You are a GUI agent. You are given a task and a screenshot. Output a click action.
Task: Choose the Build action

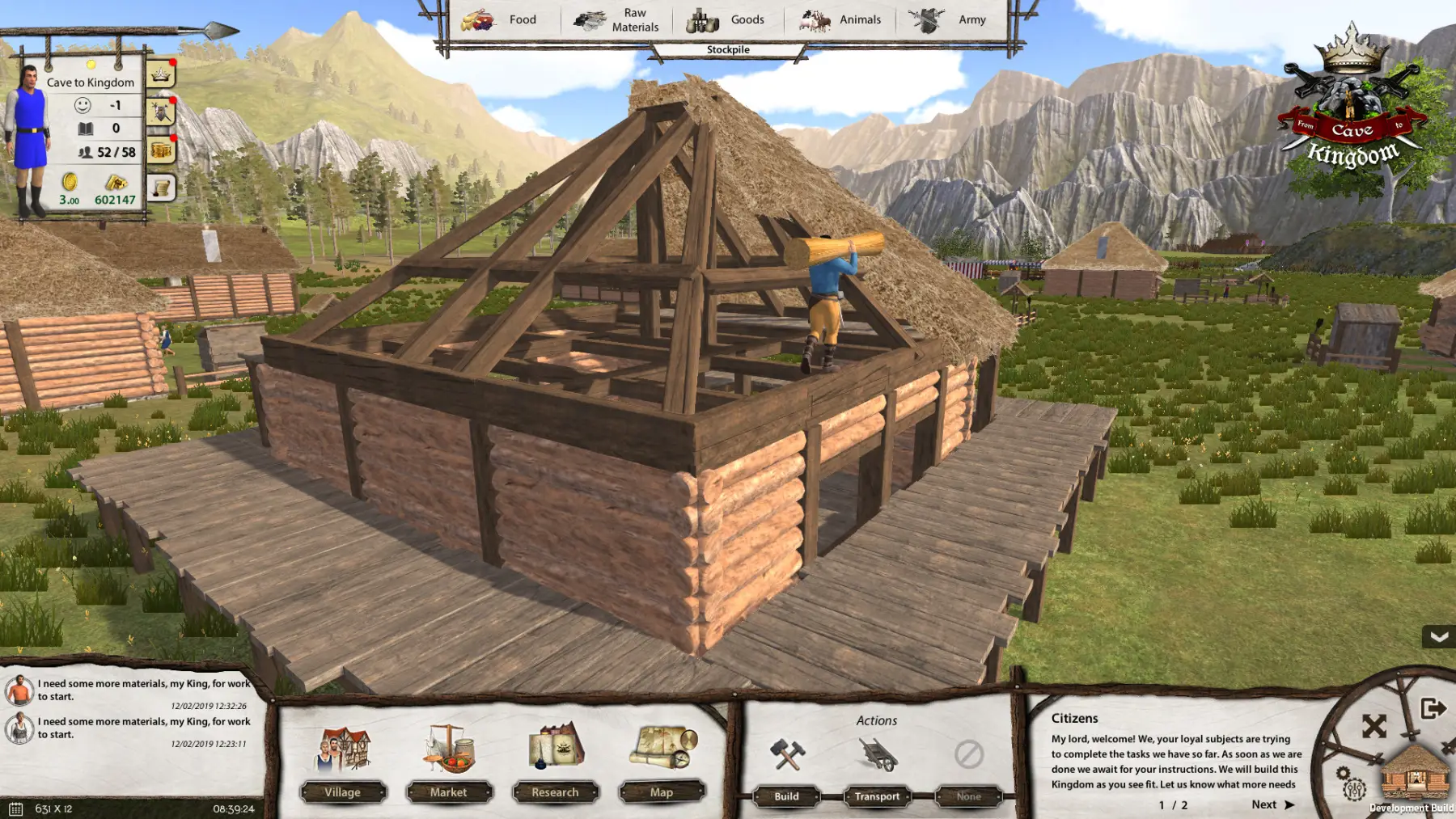[x=786, y=796]
